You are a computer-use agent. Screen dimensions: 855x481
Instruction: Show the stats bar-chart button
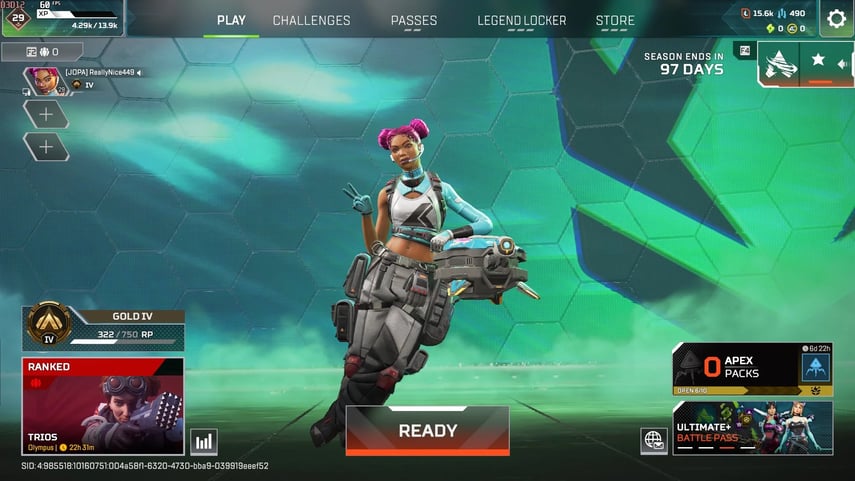203,441
